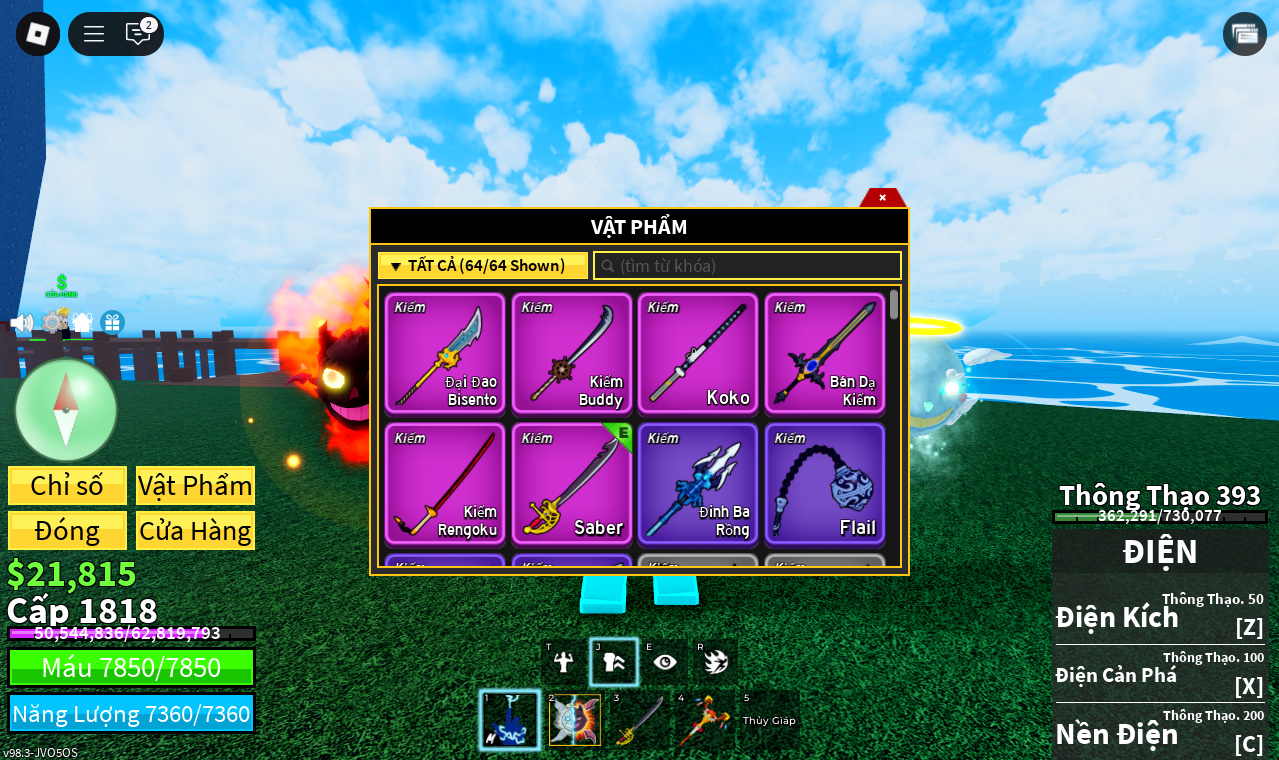Screen dimensions: 1279x760
Task: Activate the eye observation ability
Action: (x=665, y=662)
